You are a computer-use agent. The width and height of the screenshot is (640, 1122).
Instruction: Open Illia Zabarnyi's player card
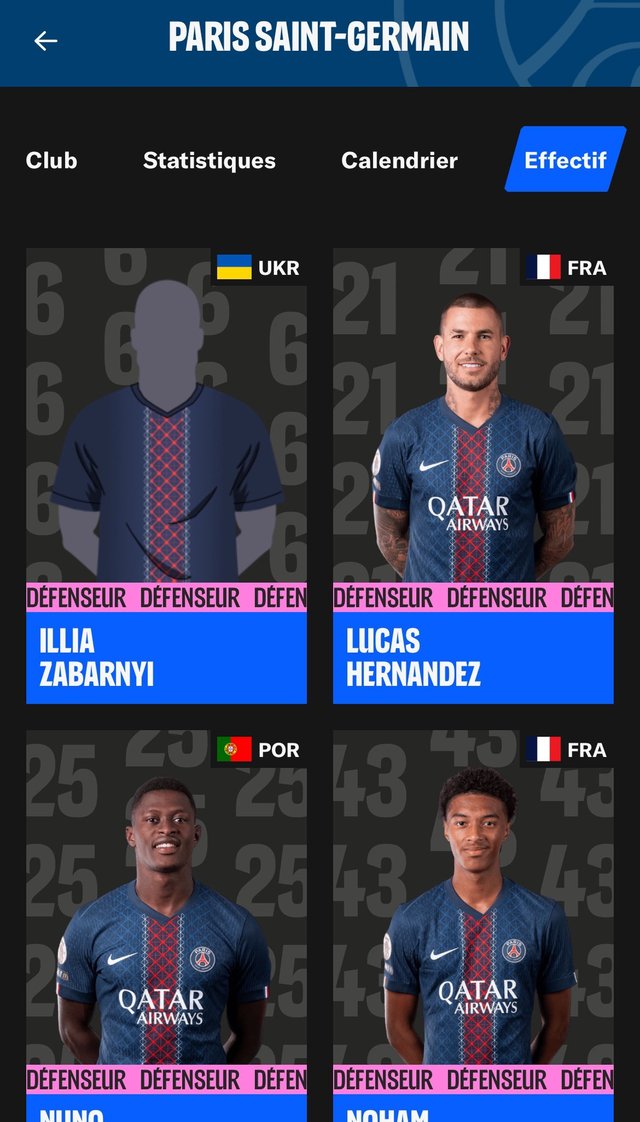[166, 476]
